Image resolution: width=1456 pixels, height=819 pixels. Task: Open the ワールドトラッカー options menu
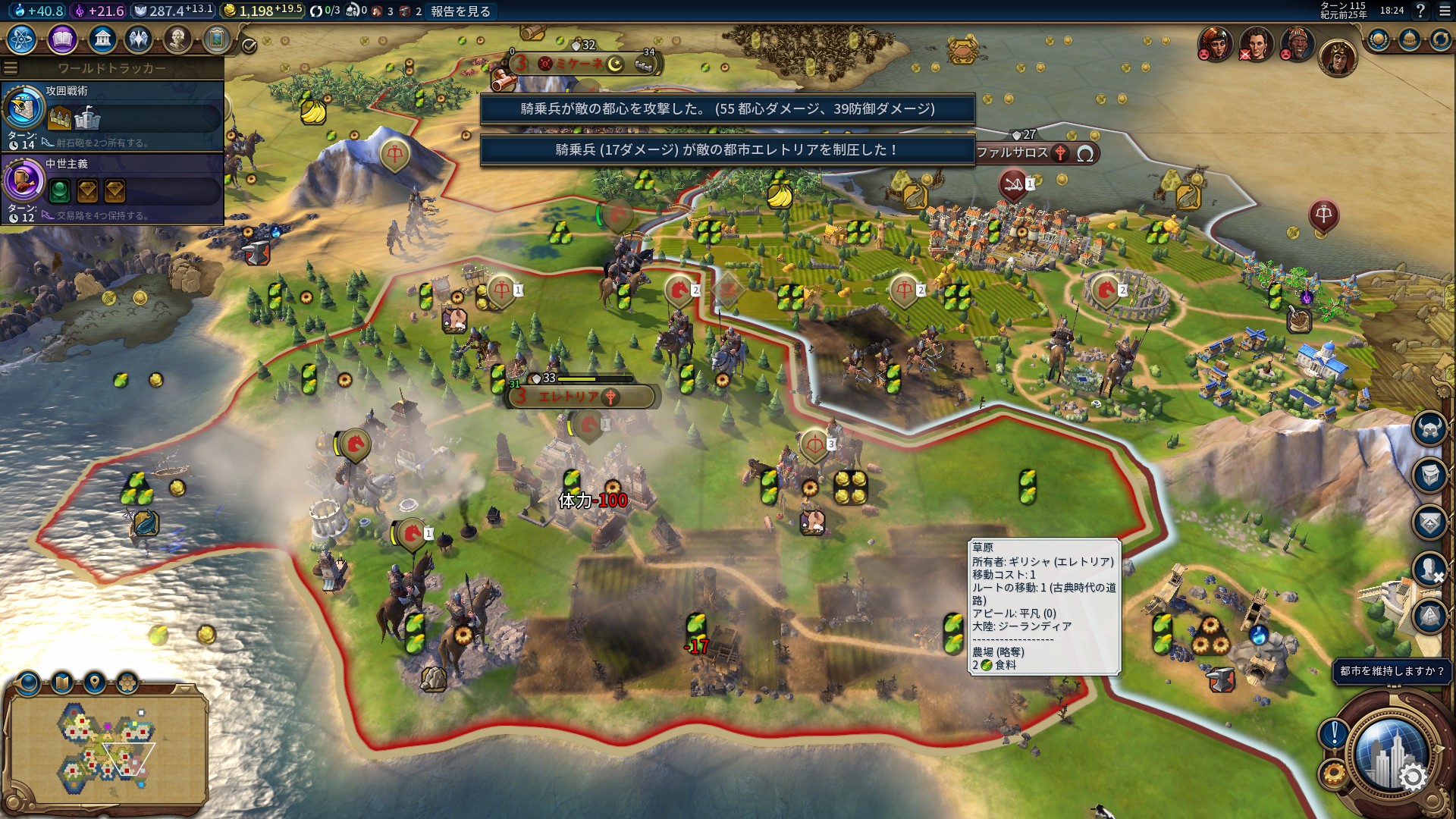click(x=11, y=68)
